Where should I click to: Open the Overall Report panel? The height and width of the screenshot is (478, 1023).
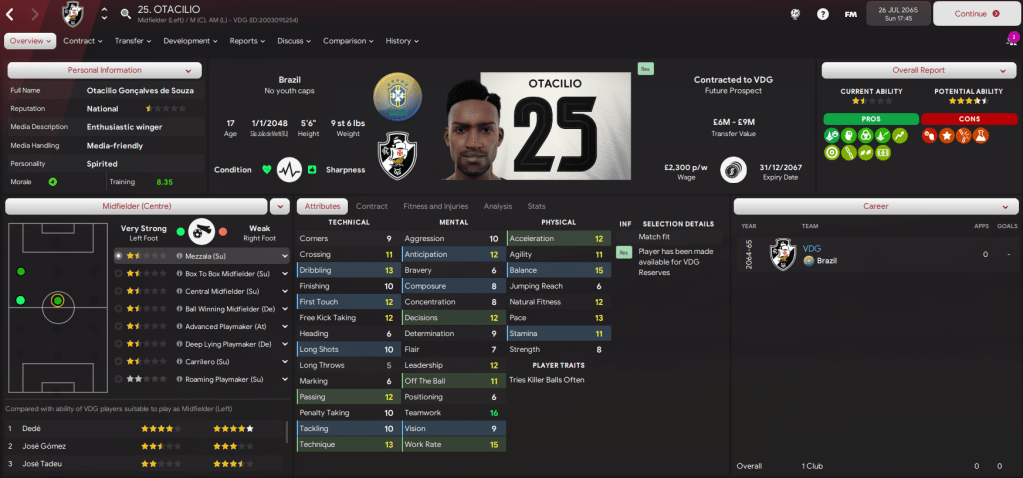(x=918, y=70)
